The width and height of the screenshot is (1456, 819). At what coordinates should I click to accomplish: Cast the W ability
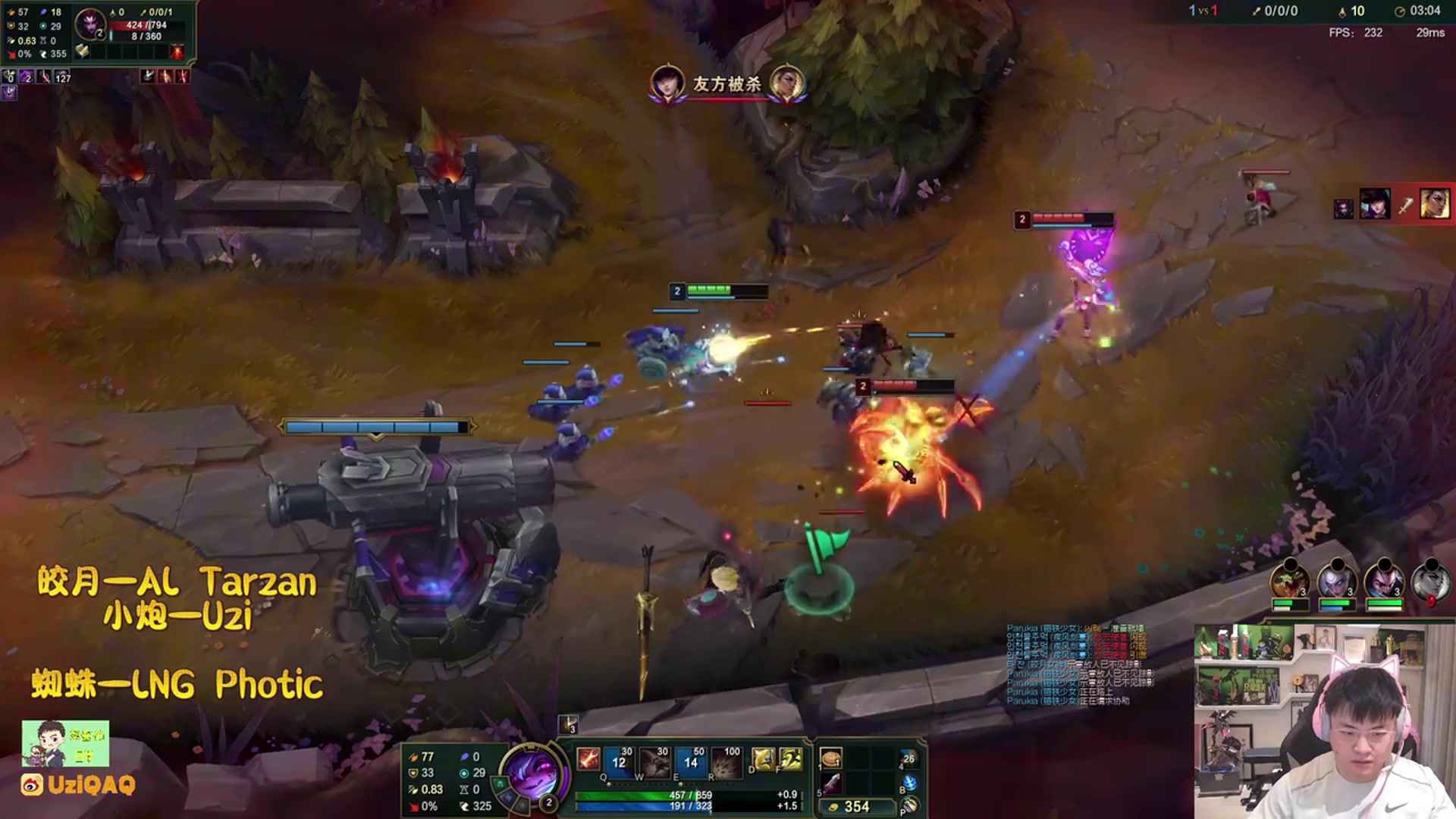click(654, 761)
